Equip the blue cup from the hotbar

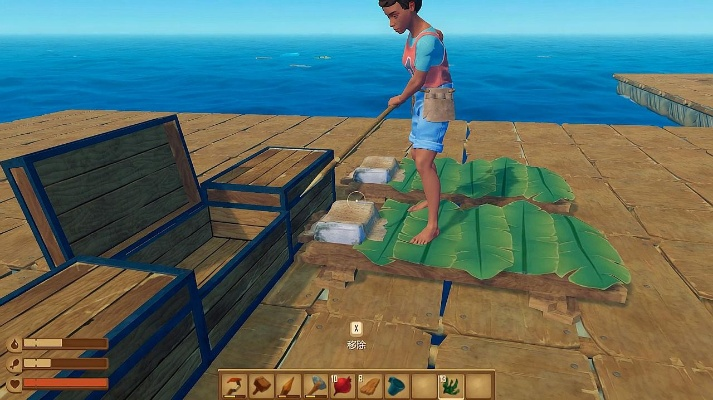[x=397, y=386]
